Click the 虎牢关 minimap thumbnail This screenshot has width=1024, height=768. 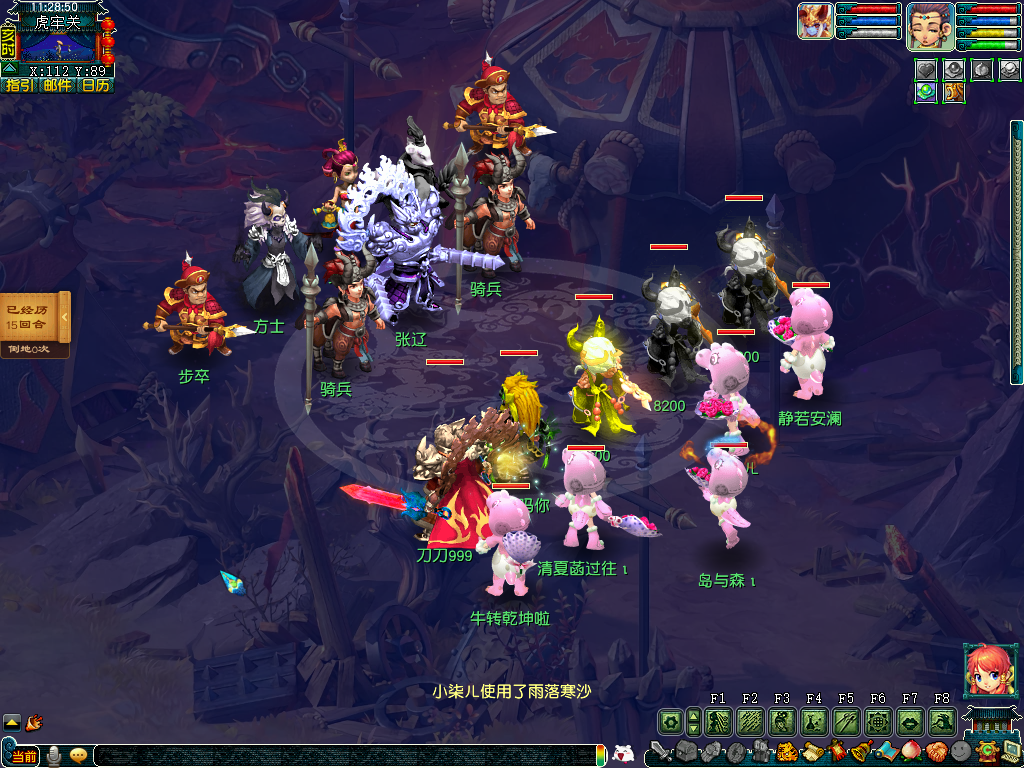pos(58,45)
